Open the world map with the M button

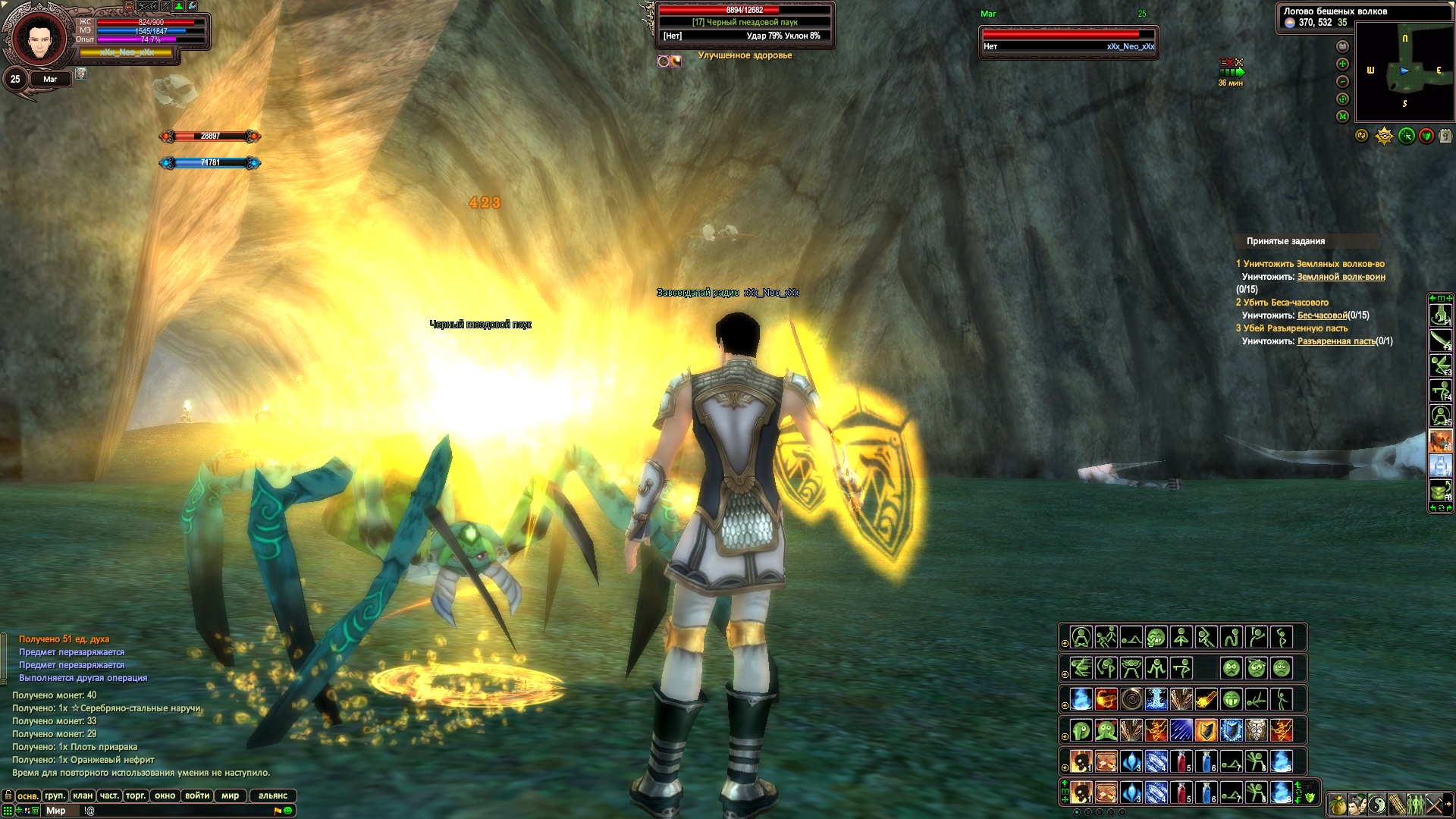(1342, 116)
